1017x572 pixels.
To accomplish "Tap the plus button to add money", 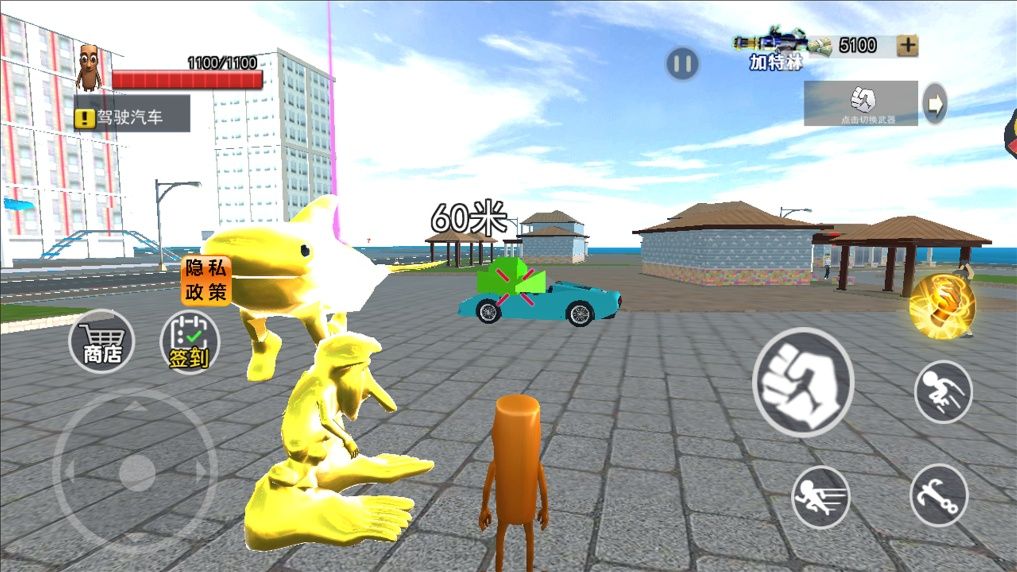I will (907, 45).
